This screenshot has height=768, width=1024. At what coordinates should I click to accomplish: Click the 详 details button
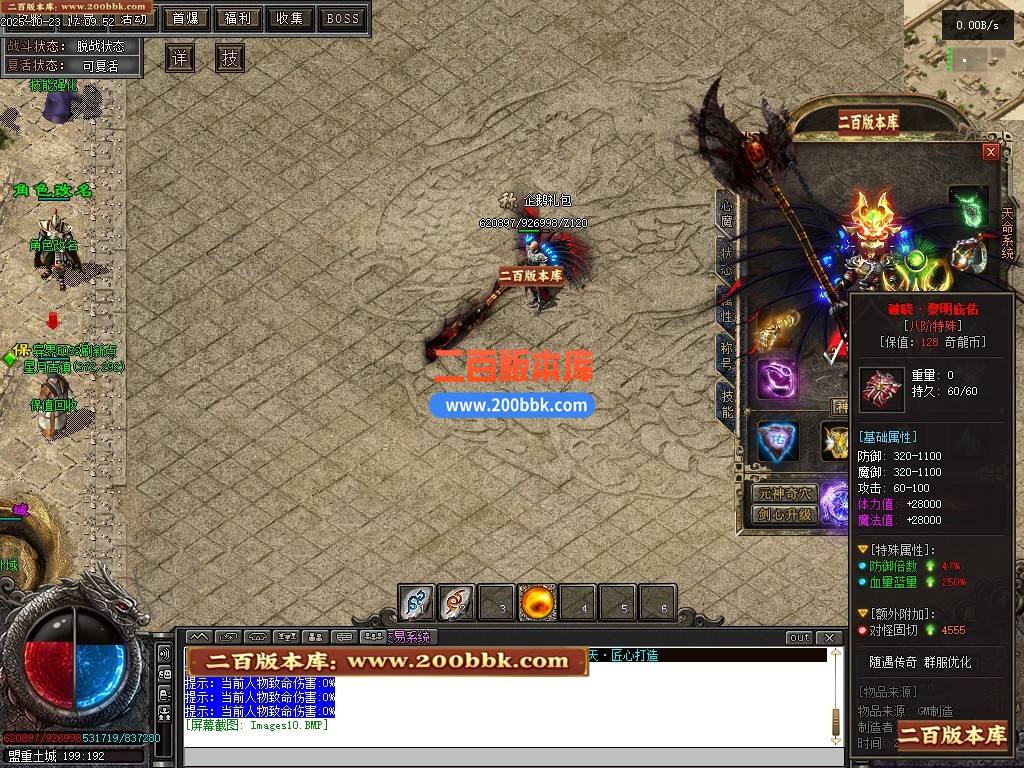tap(179, 58)
